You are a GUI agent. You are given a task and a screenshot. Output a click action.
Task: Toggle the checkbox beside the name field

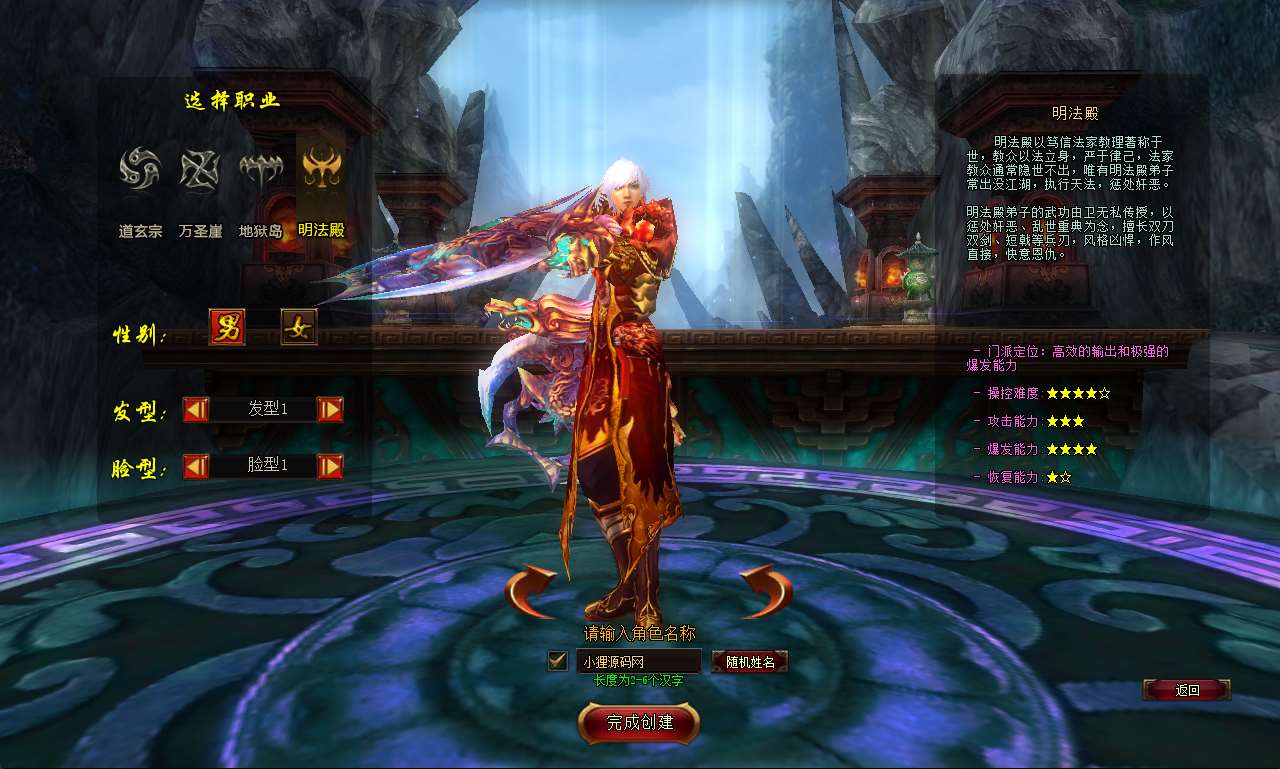point(558,661)
